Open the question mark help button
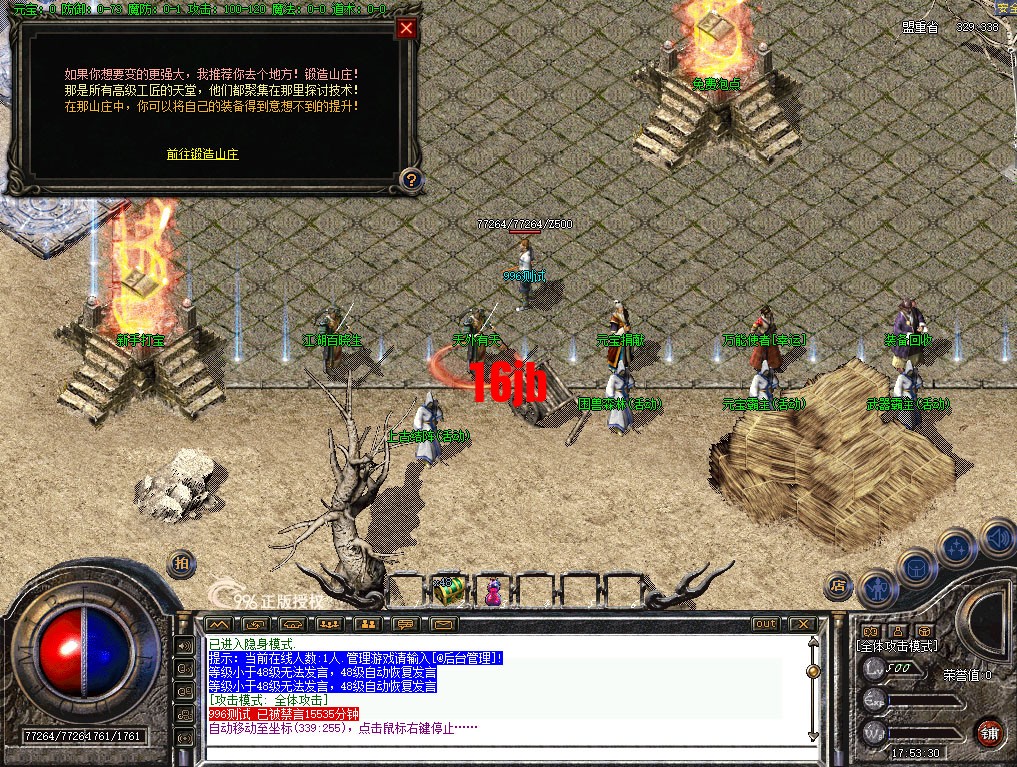 click(x=410, y=180)
